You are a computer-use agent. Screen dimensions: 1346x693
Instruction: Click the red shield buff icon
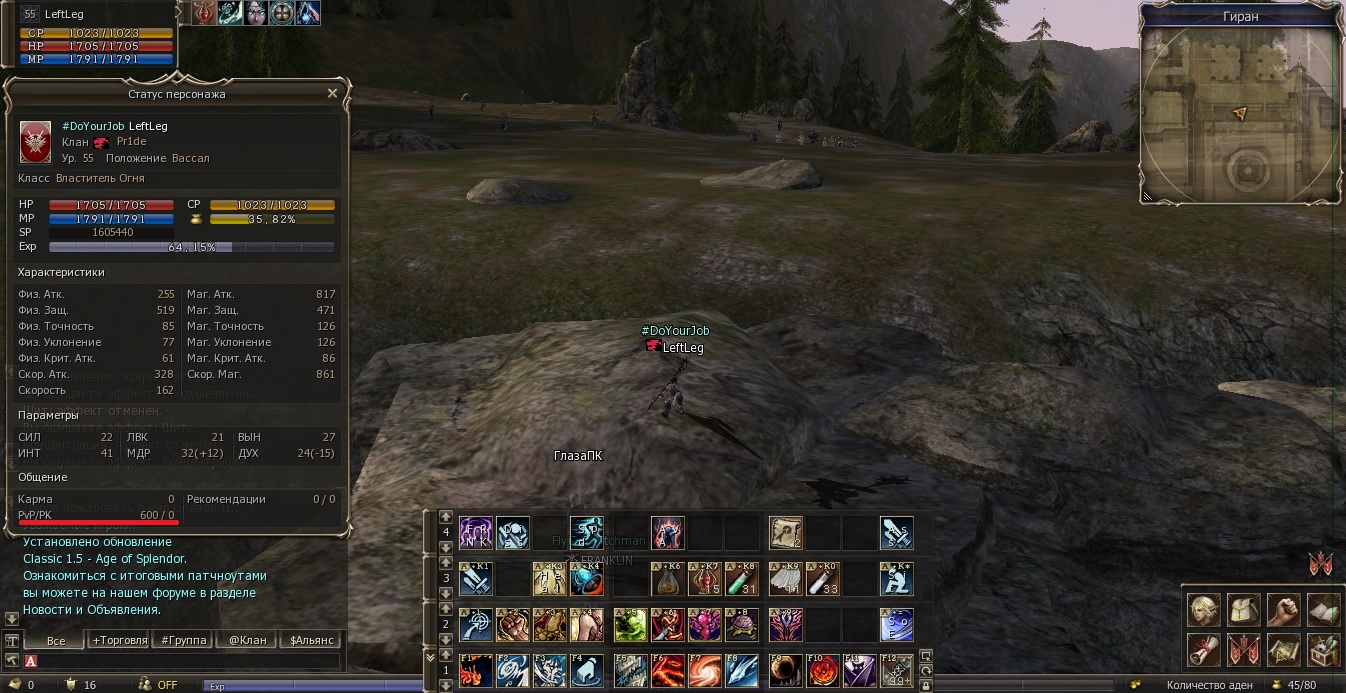205,13
